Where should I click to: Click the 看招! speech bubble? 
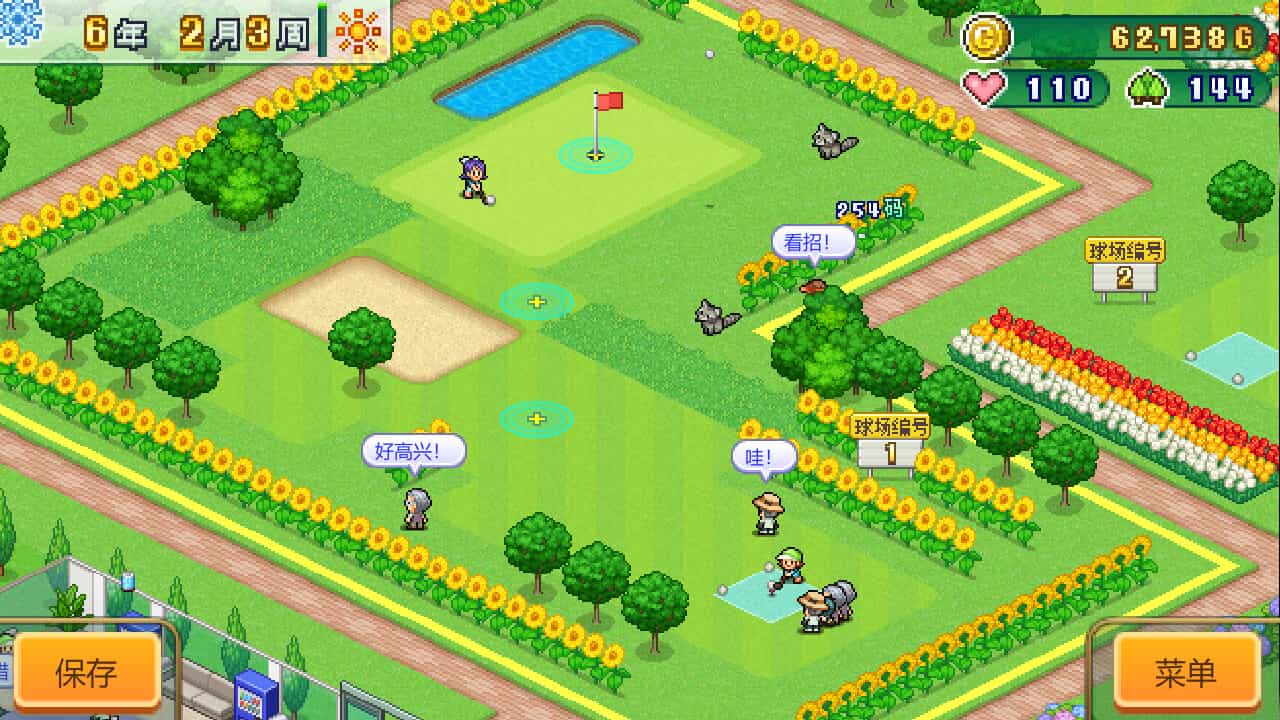click(x=813, y=239)
